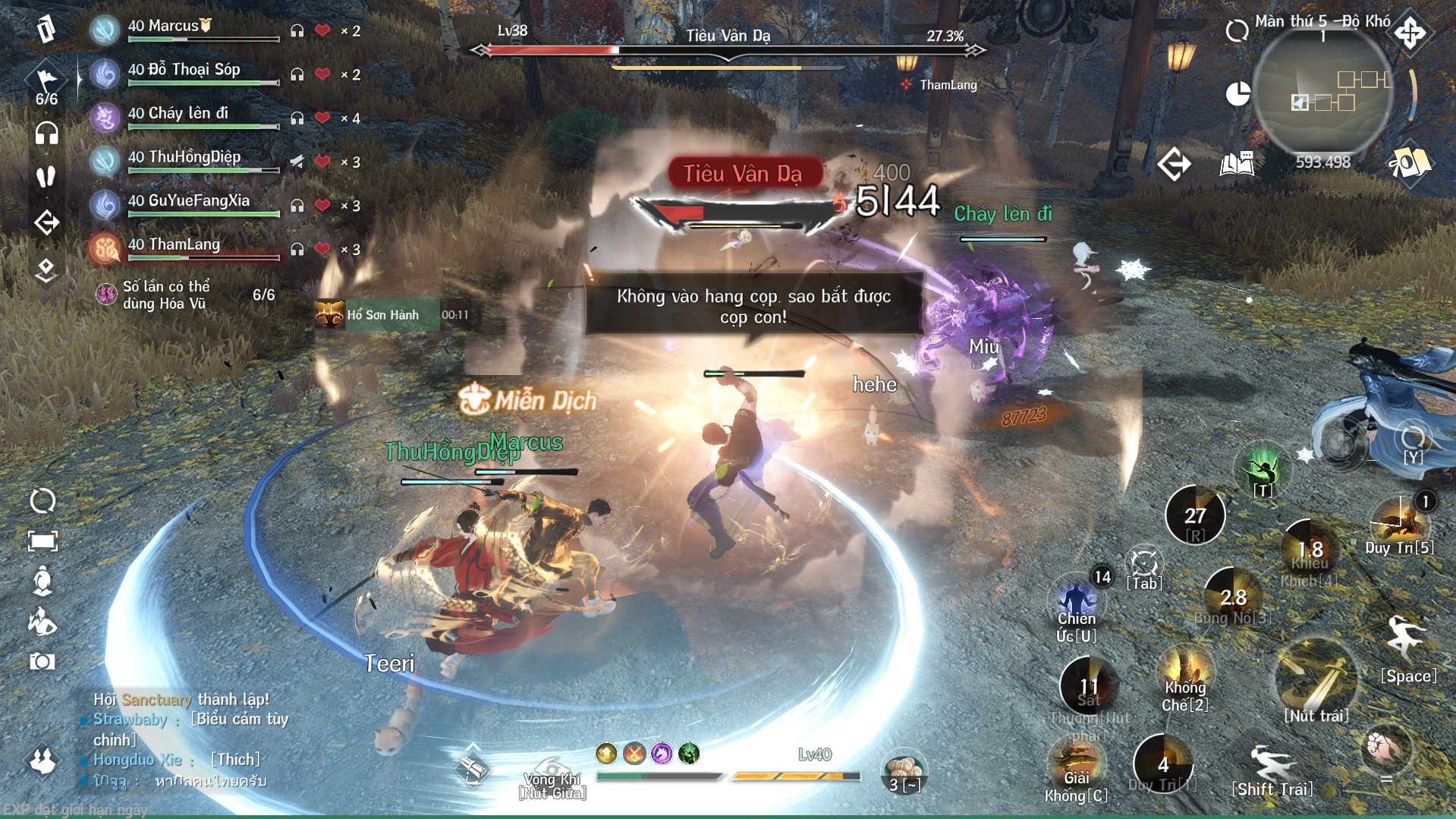This screenshot has height=819, width=1456.
Task: Open the camera screenshot mode
Action: [42, 662]
